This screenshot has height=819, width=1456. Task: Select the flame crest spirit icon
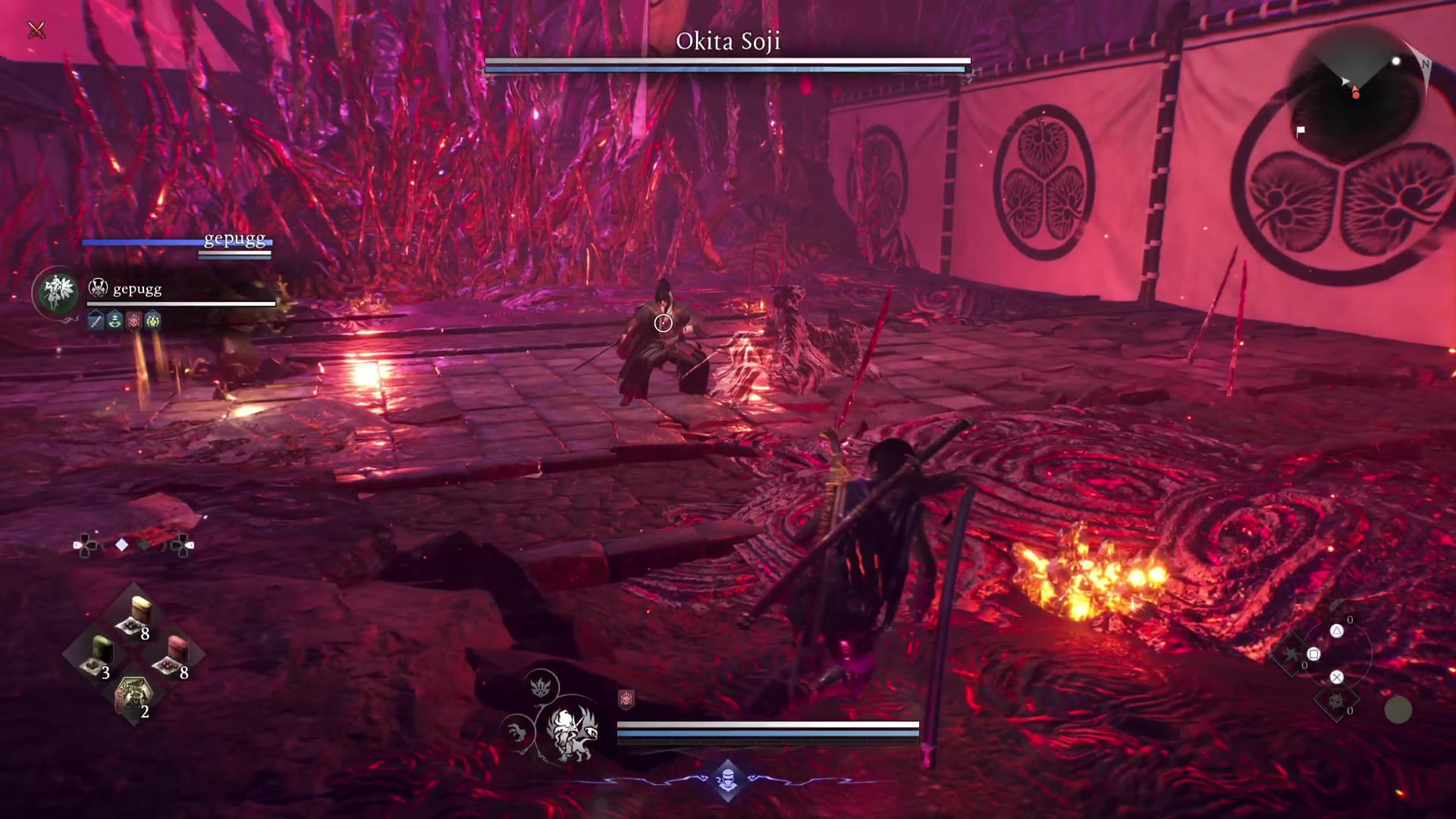pos(540,687)
